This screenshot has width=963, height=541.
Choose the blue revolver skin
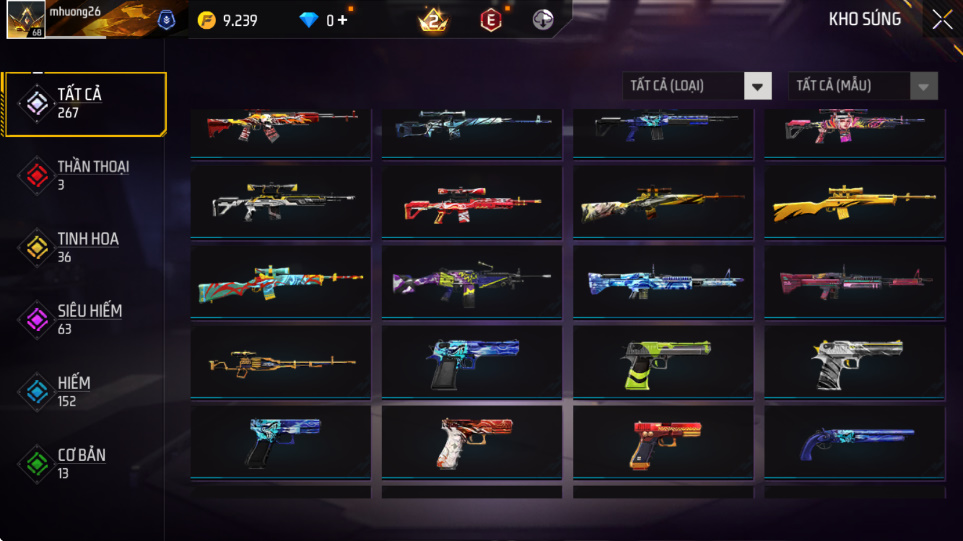854,441
